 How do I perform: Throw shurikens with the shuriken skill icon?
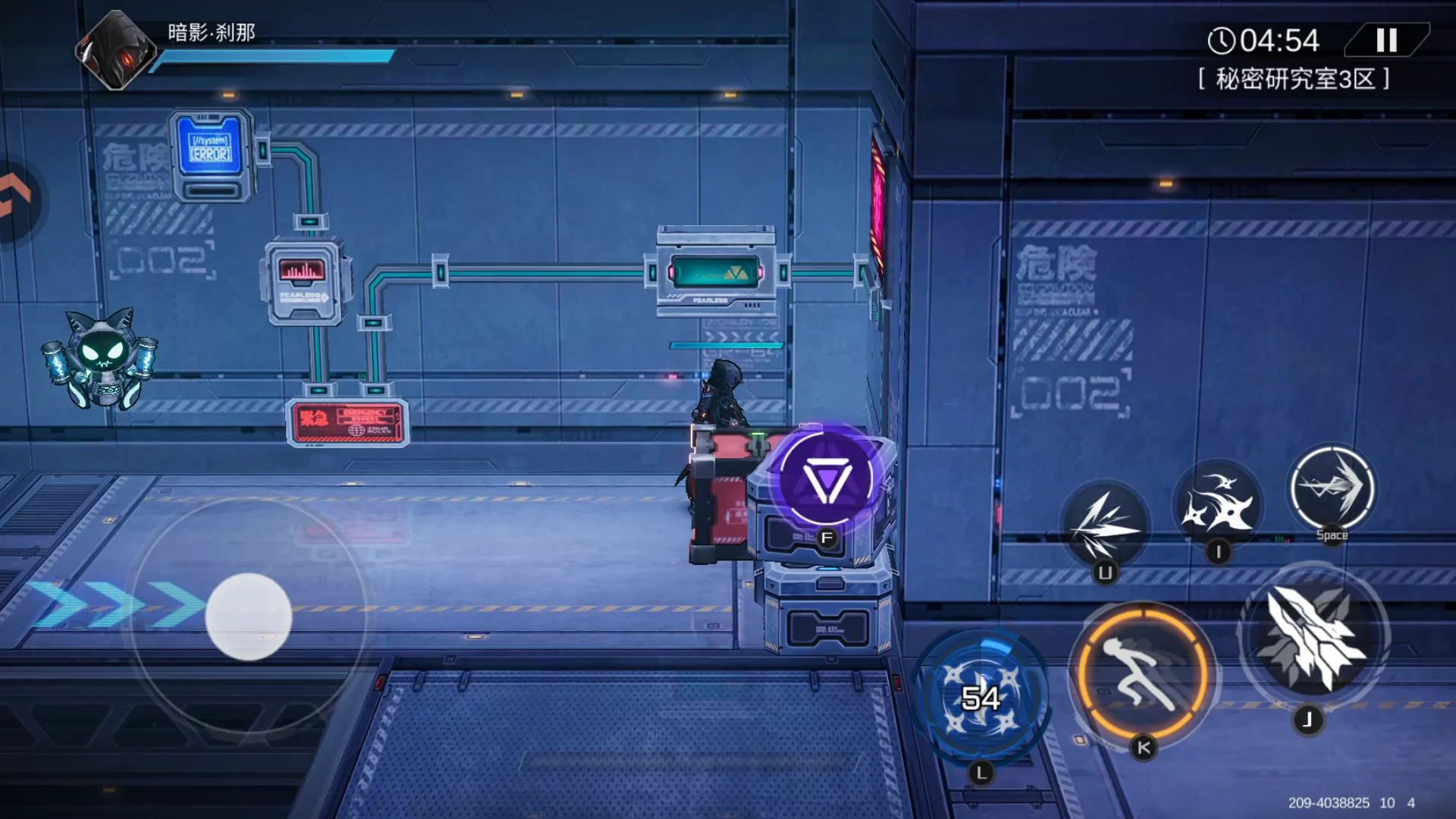1217,502
